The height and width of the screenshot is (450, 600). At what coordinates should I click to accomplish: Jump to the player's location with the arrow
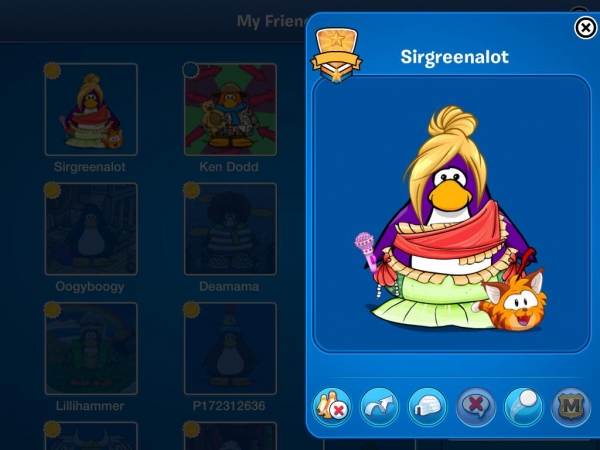[379, 406]
